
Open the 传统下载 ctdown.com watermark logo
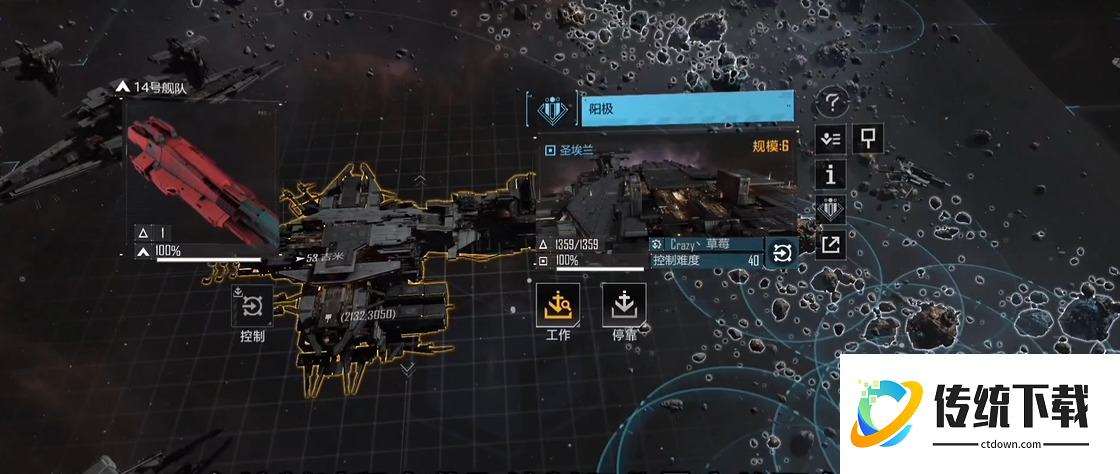coord(973,411)
